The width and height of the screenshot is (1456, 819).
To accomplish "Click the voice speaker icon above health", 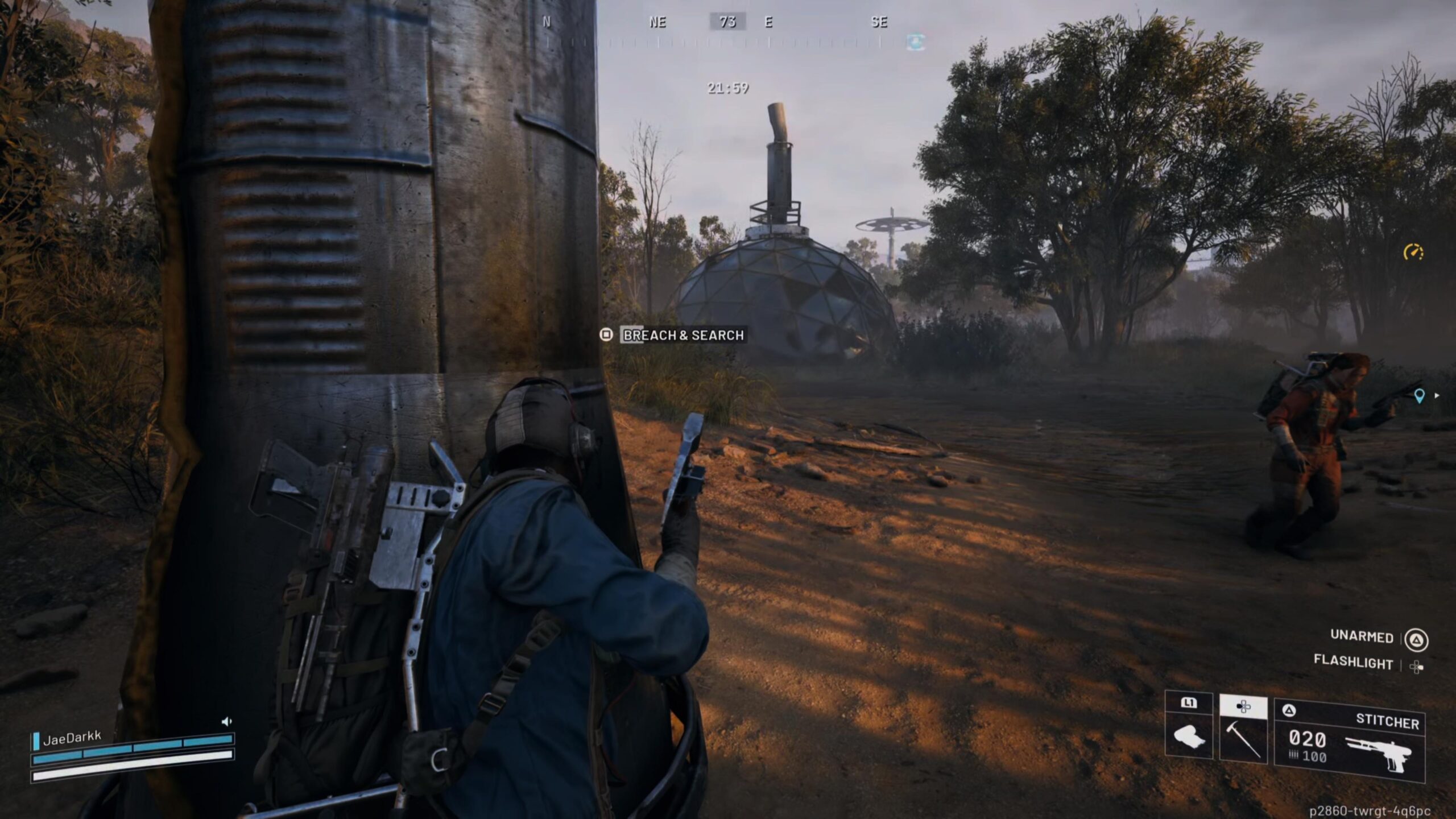I will click(226, 722).
